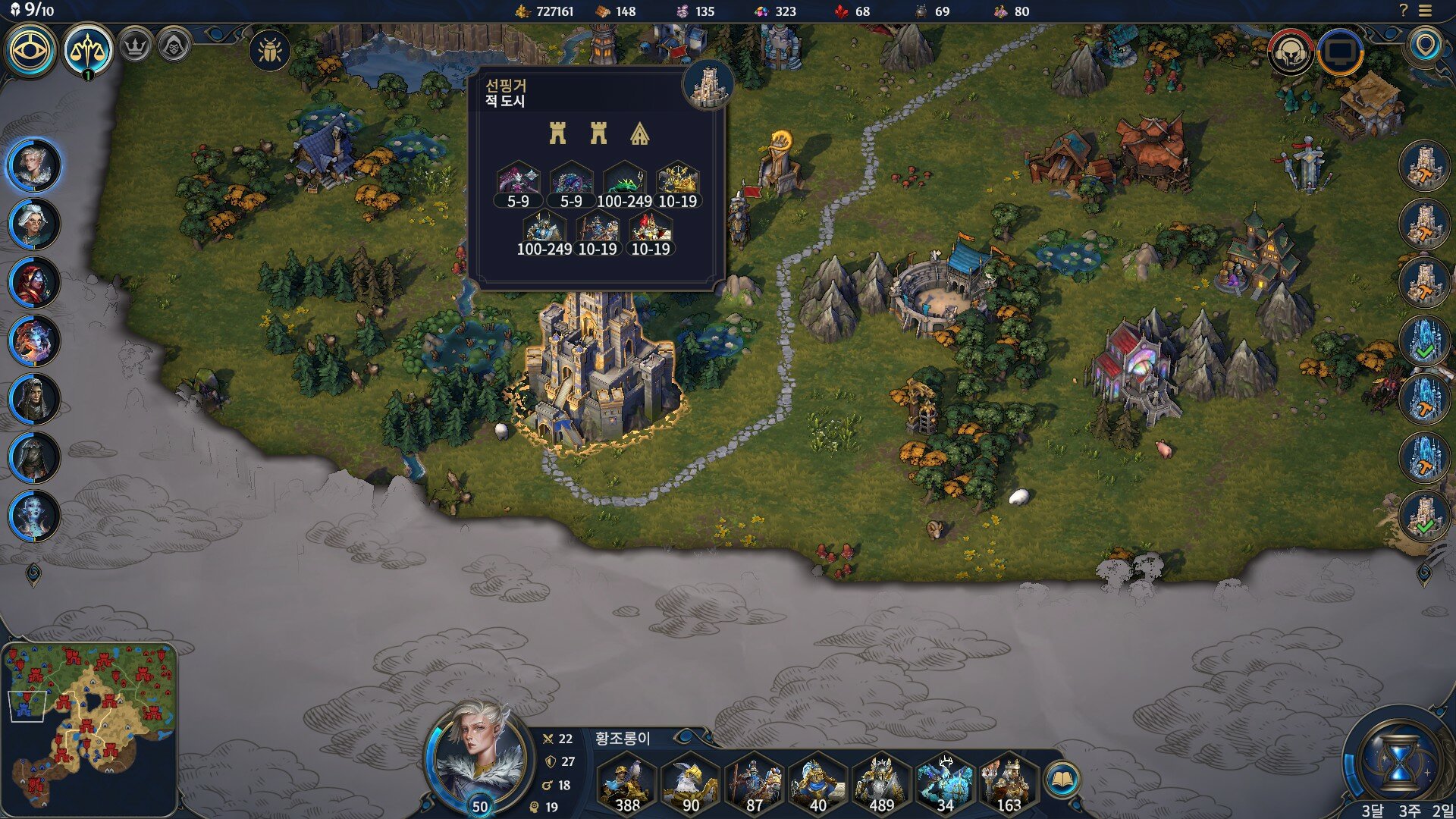Select the hooded figure icon button
The image size is (1456, 819).
pos(174,47)
